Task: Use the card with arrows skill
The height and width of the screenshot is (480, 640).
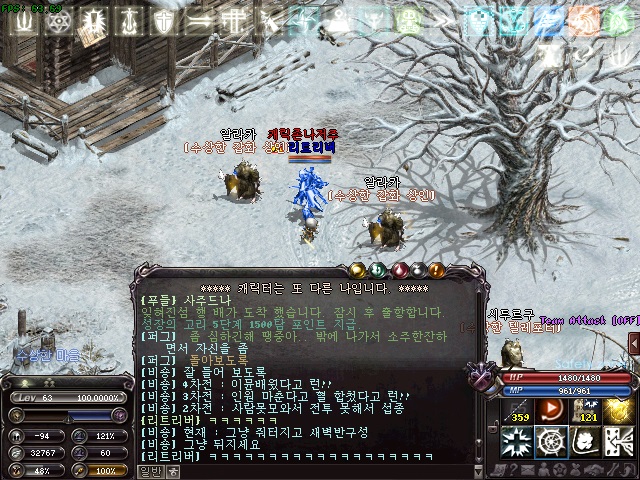Action: click(x=618, y=439)
